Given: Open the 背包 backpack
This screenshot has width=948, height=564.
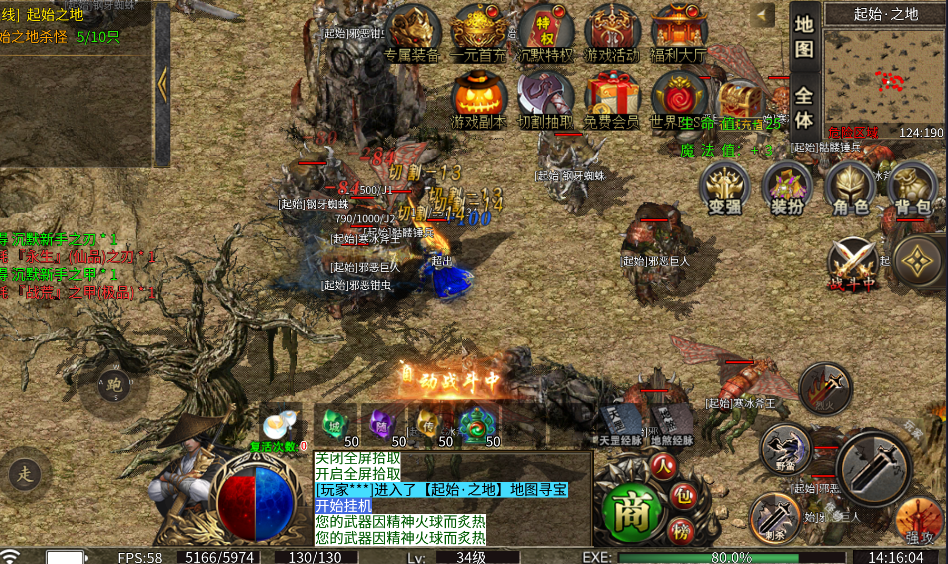Looking at the screenshot, I should (x=911, y=188).
